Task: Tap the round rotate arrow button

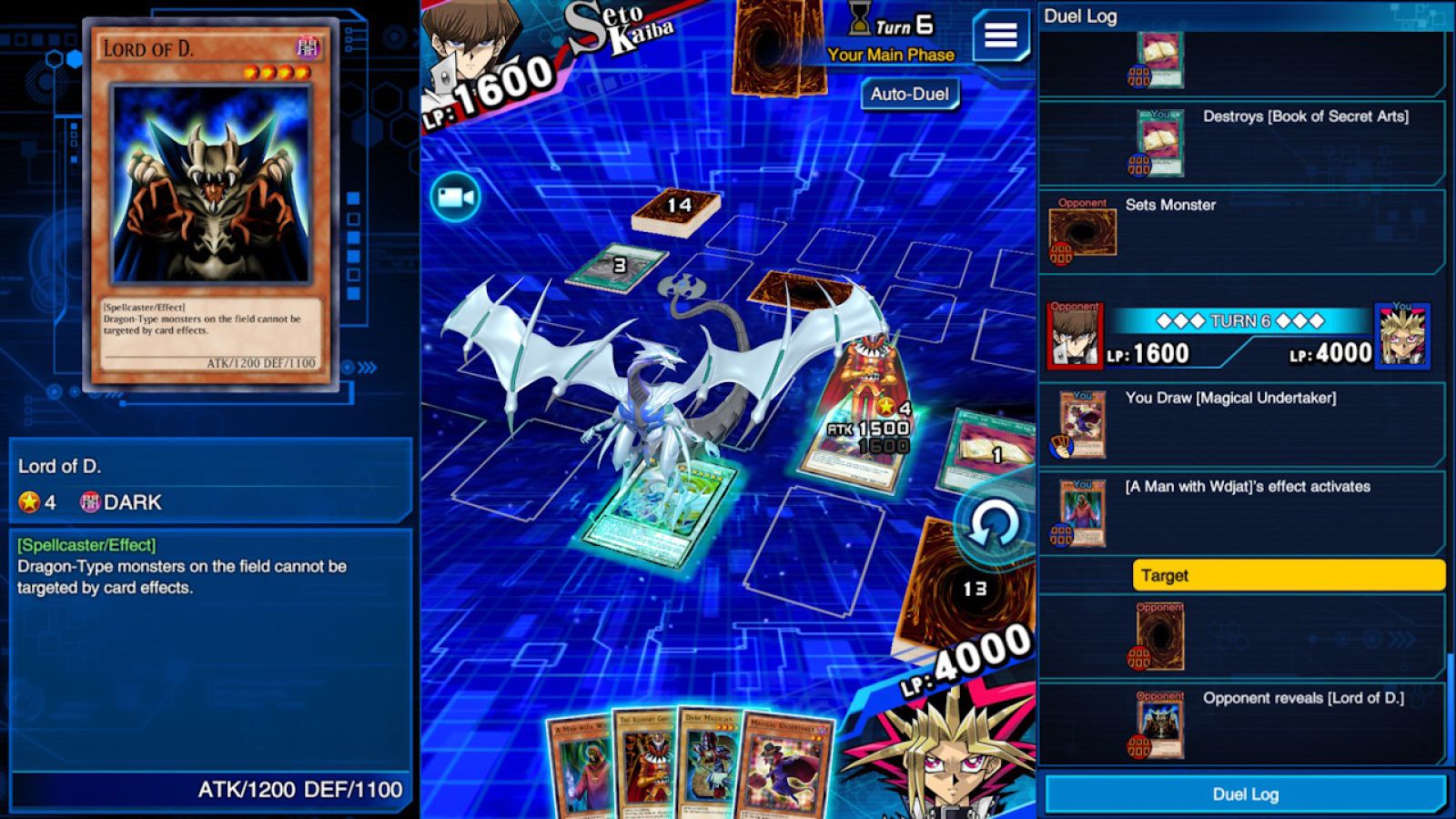Action: coord(993,525)
